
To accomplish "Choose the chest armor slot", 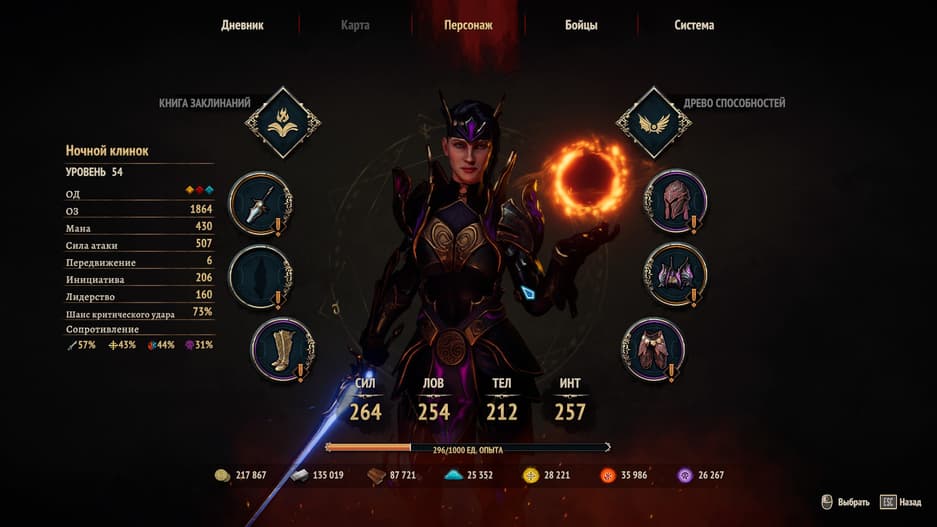I will point(675,274).
